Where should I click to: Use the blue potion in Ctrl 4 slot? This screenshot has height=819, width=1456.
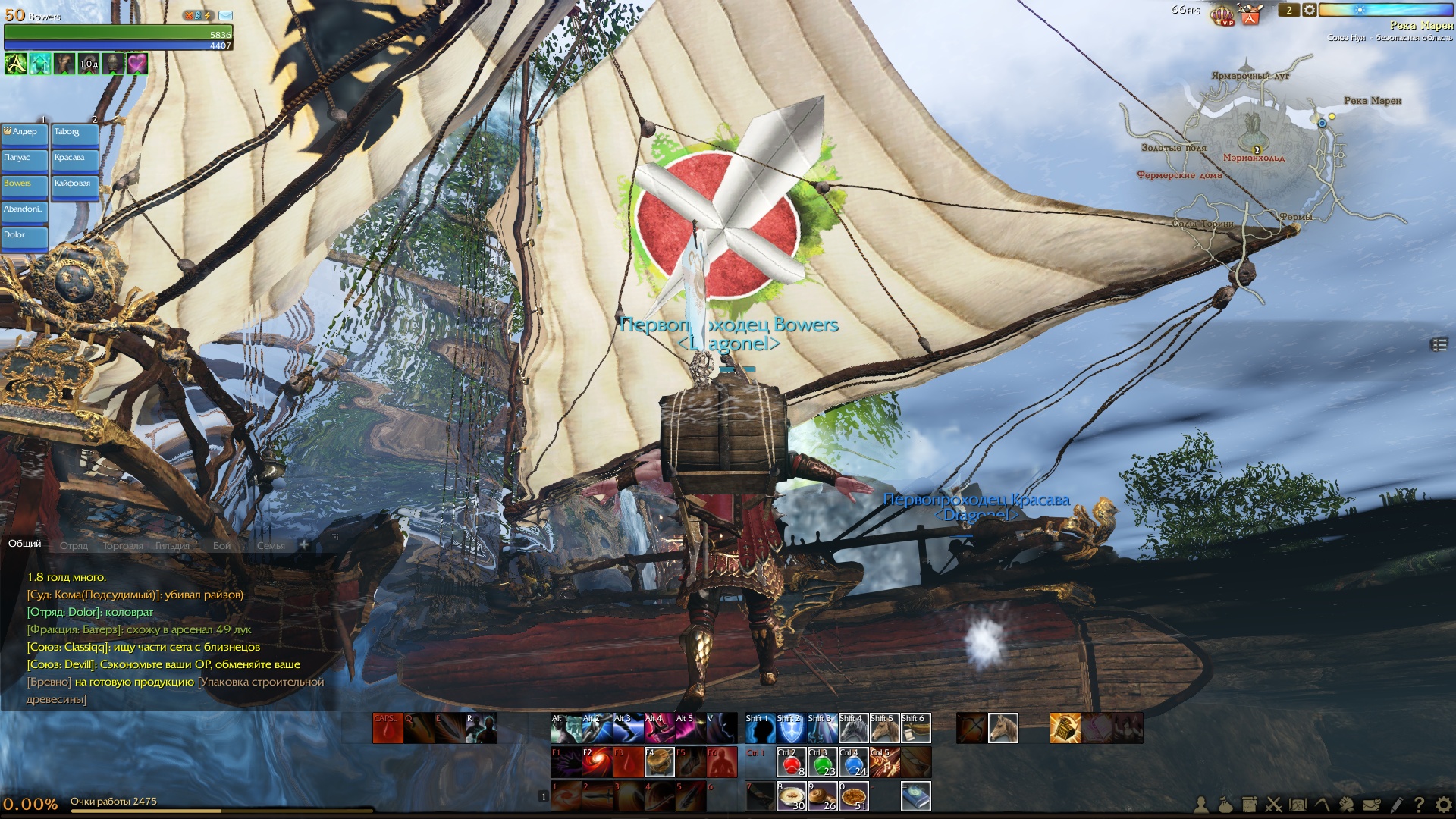pos(853,763)
